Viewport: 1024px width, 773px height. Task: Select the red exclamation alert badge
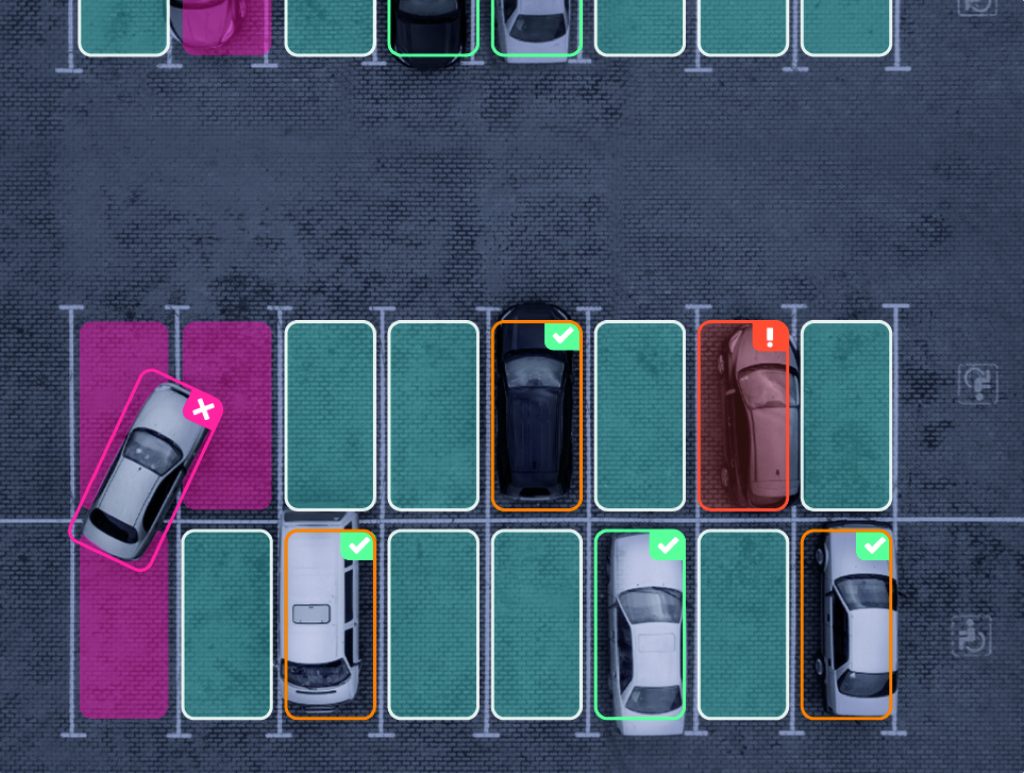pos(770,336)
